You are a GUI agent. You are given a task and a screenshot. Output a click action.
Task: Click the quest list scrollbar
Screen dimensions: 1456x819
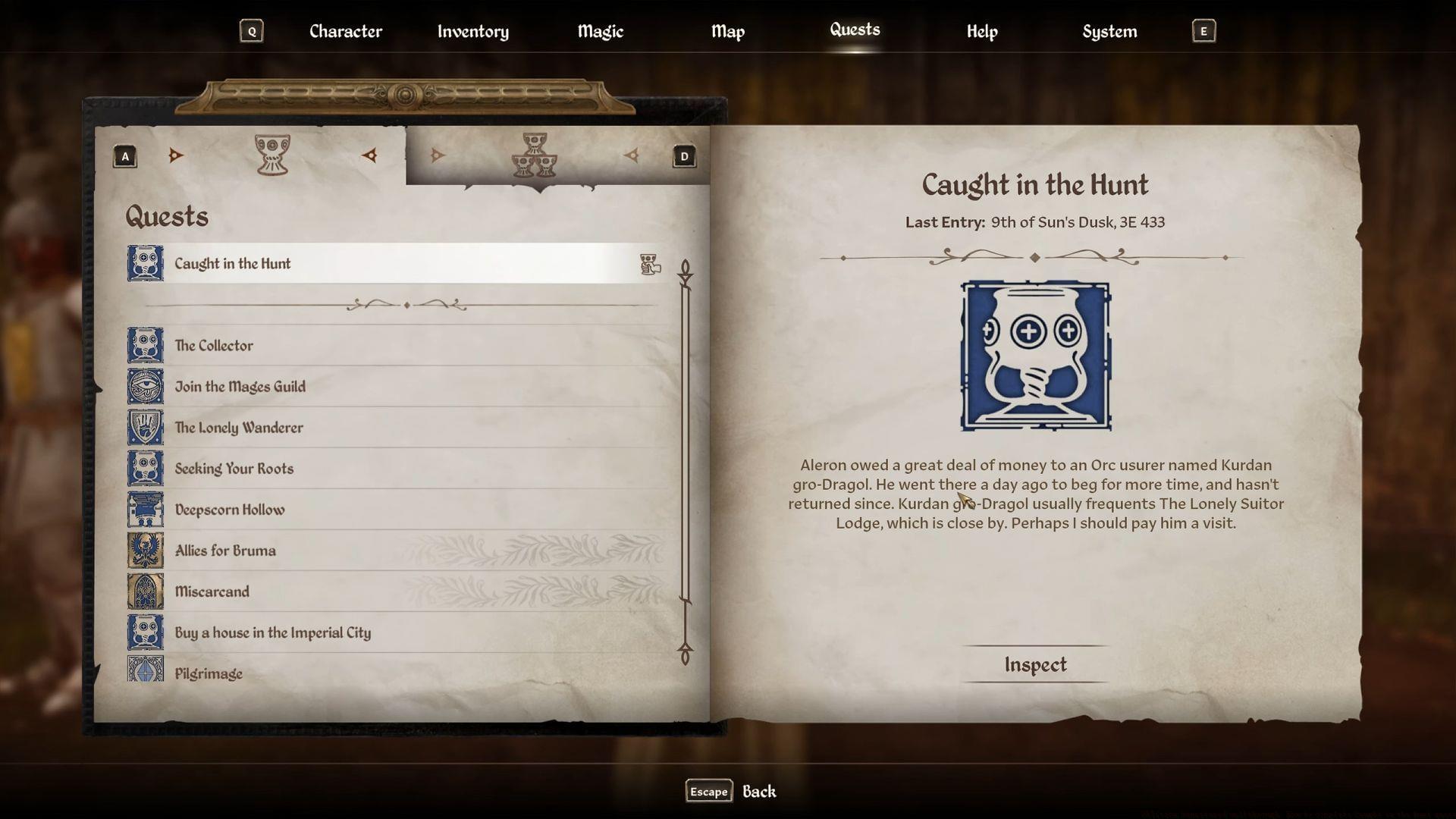coord(685,463)
